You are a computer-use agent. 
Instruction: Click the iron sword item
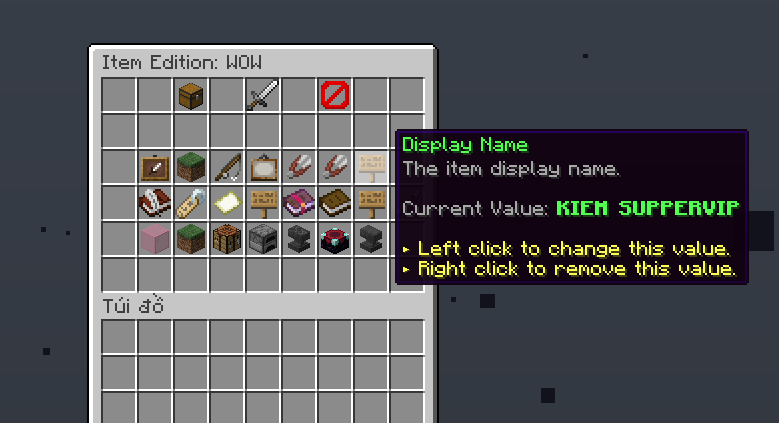262,96
